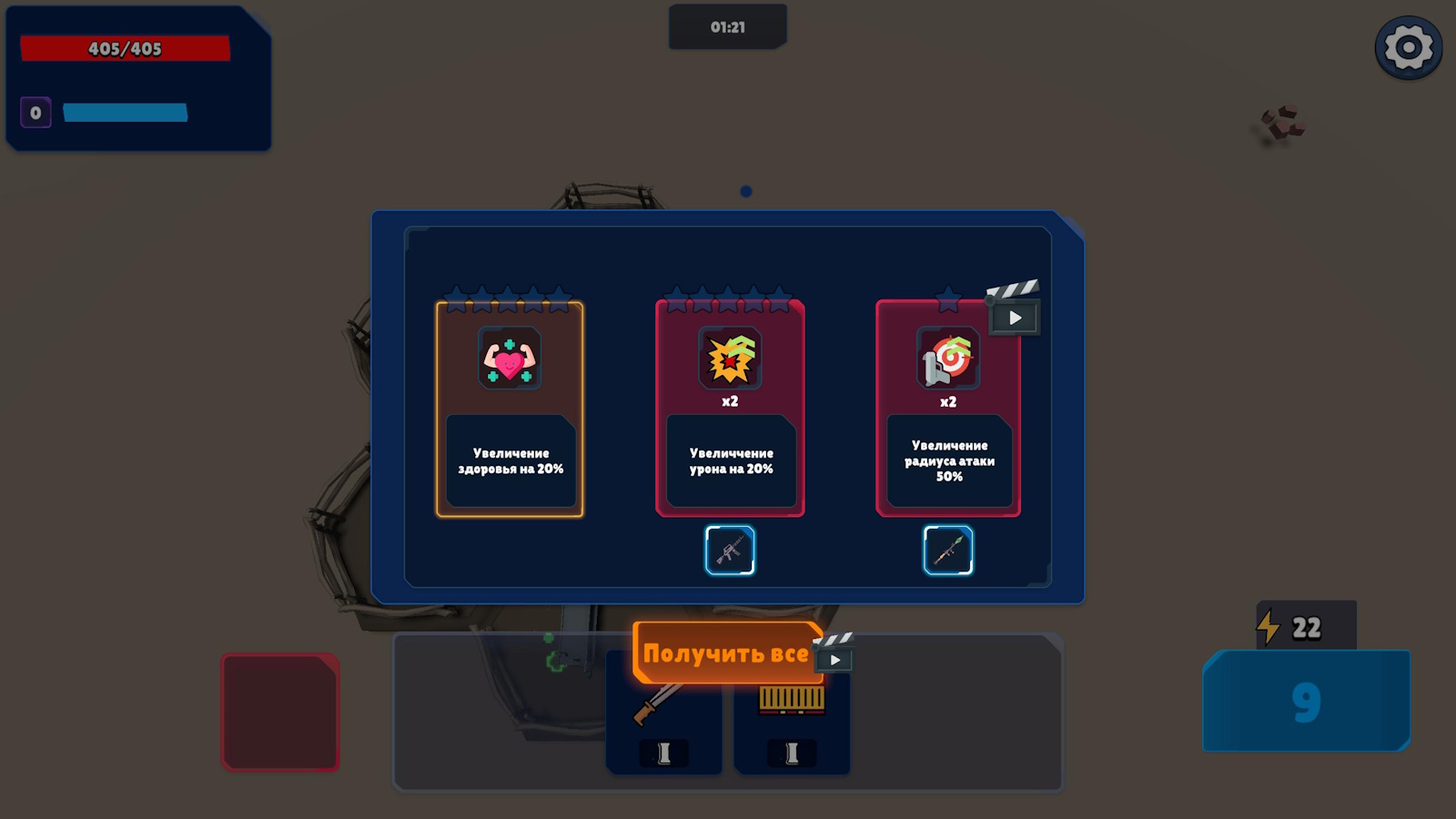Click the knife weapon slot icon
This screenshot has height=819, width=1456.
(663, 708)
